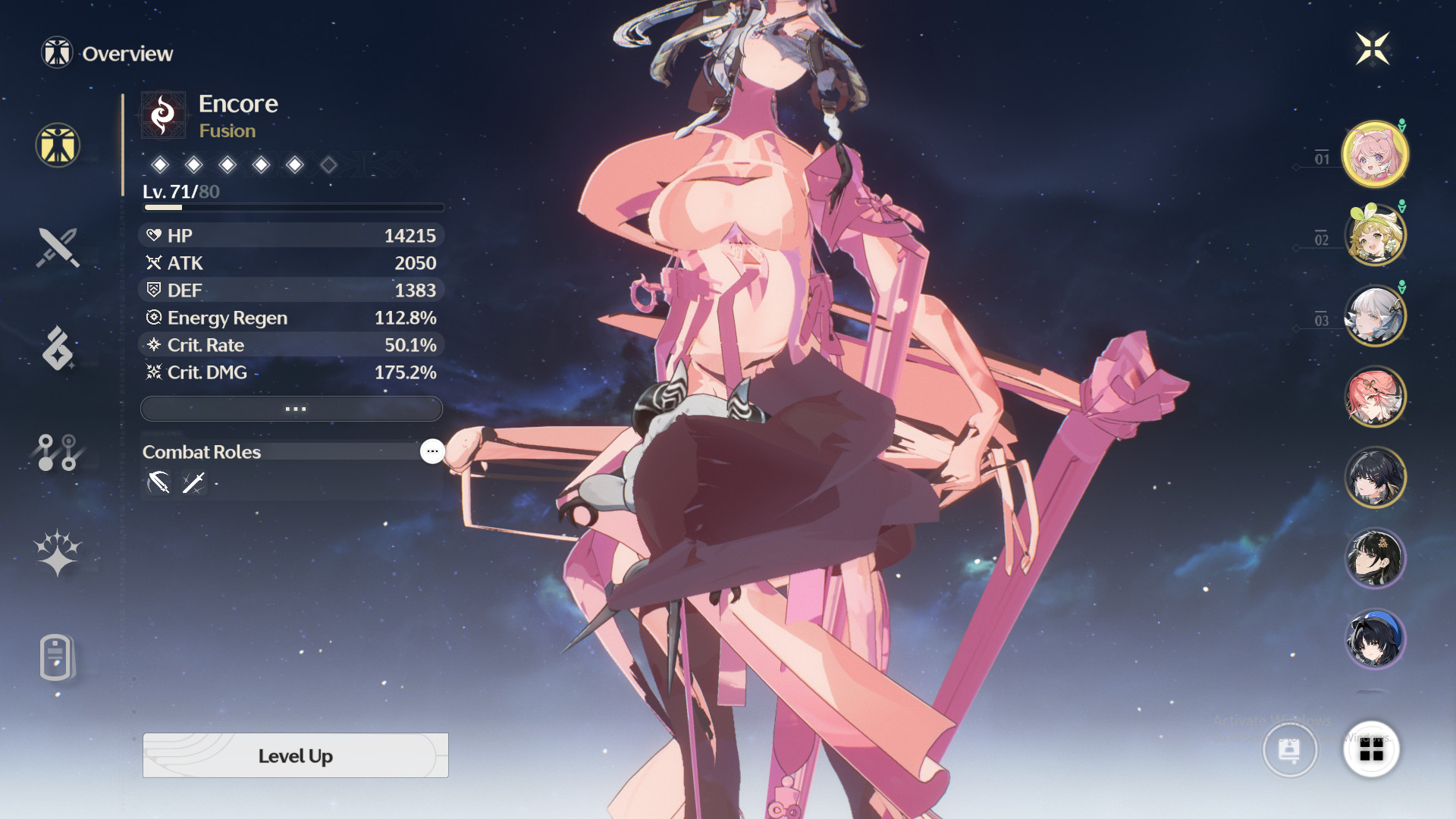1456x819 pixels.
Task: Choose the blonde flower-hat character in slot 02
Action: (1375, 235)
